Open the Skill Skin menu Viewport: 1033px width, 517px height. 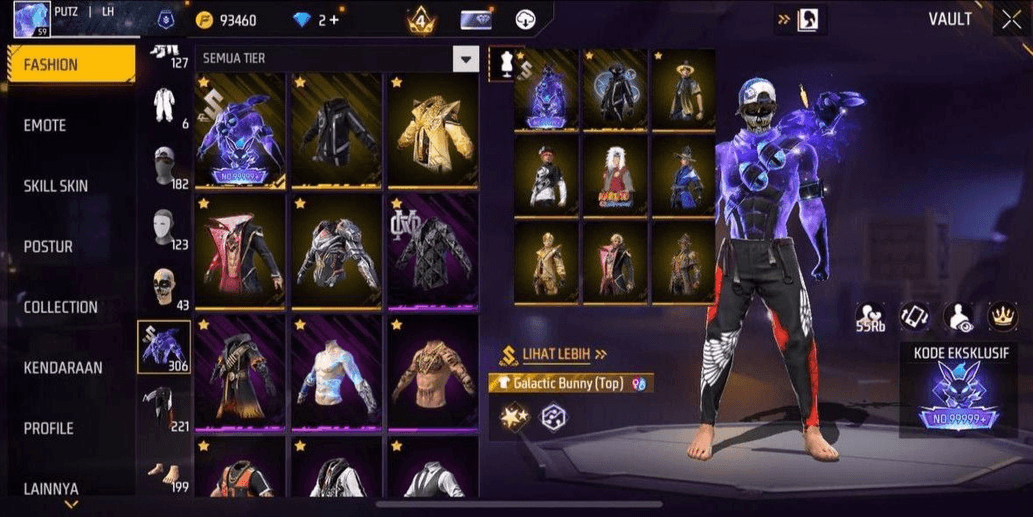(x=56, y=186)
